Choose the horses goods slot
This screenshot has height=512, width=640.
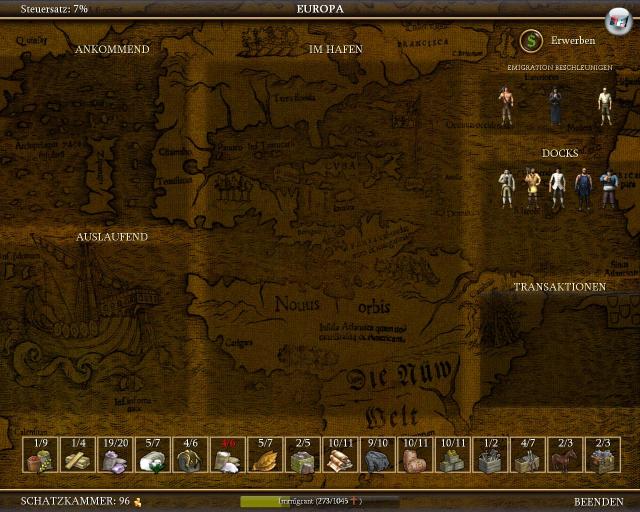(565, 456)
